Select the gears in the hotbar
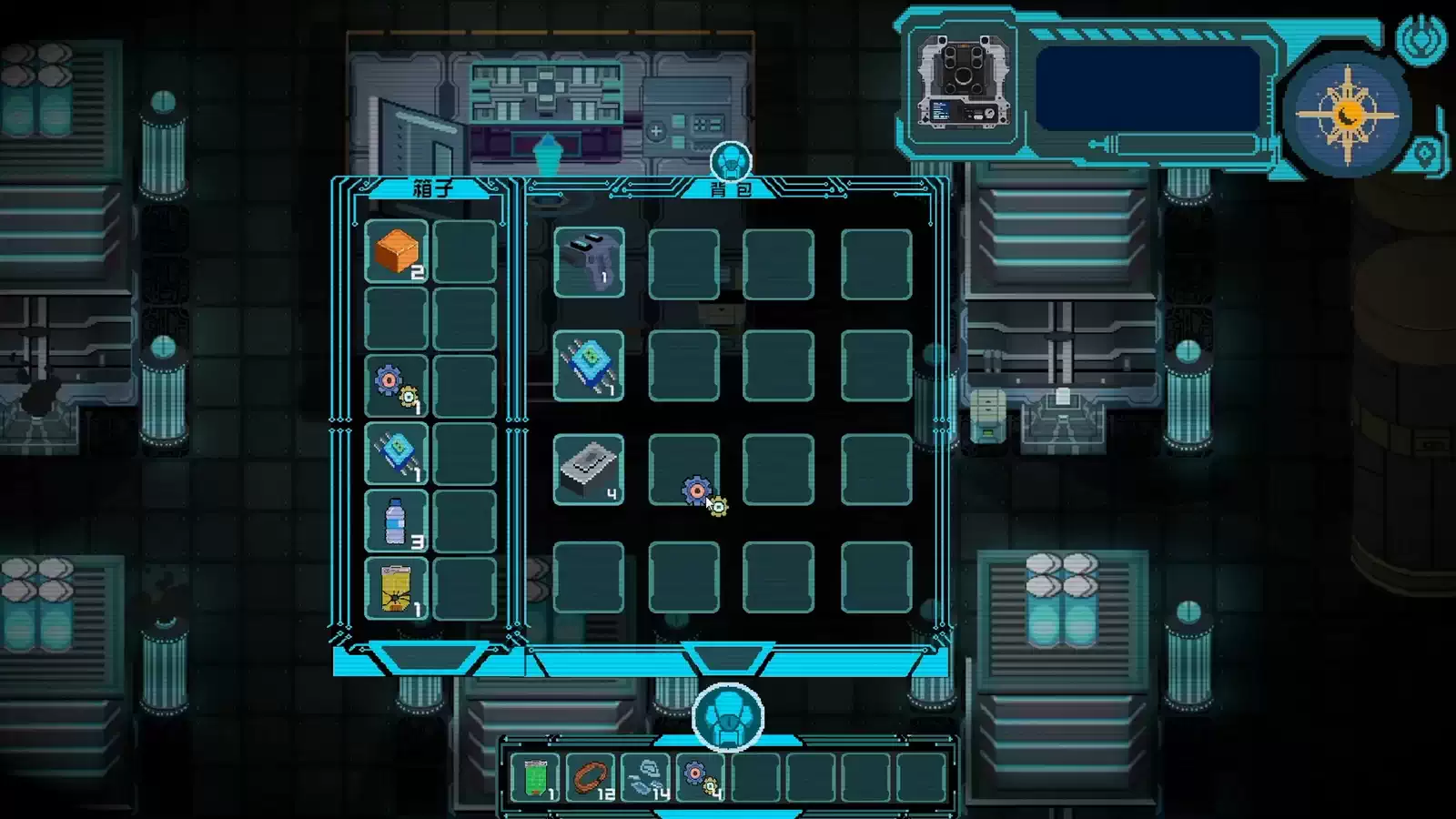Image resolution: width=1456 pixels, height=819 pixels. point(701,778)
